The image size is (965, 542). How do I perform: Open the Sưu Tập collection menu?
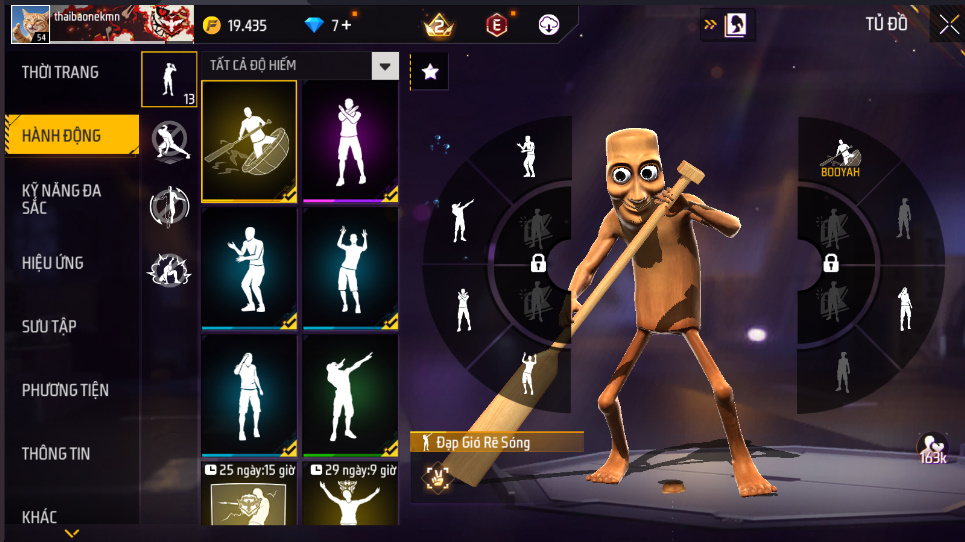50,326
